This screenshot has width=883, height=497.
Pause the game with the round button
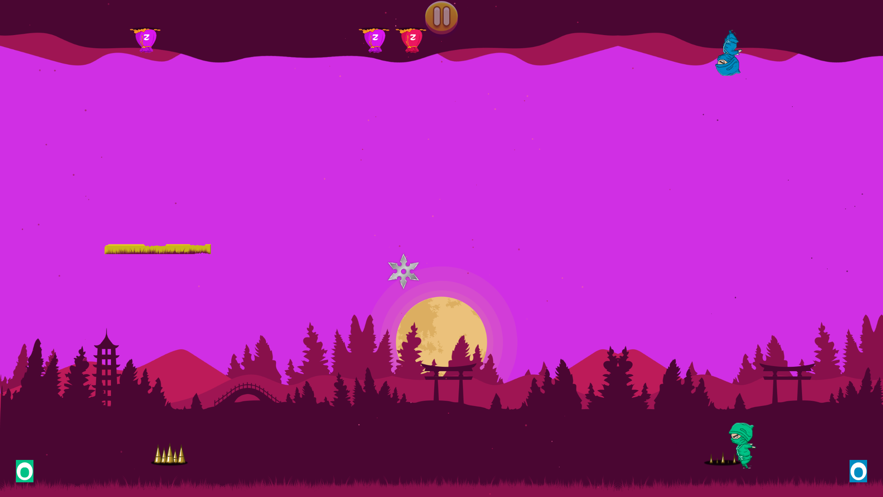pyautogui.click(x=441, y=16)
